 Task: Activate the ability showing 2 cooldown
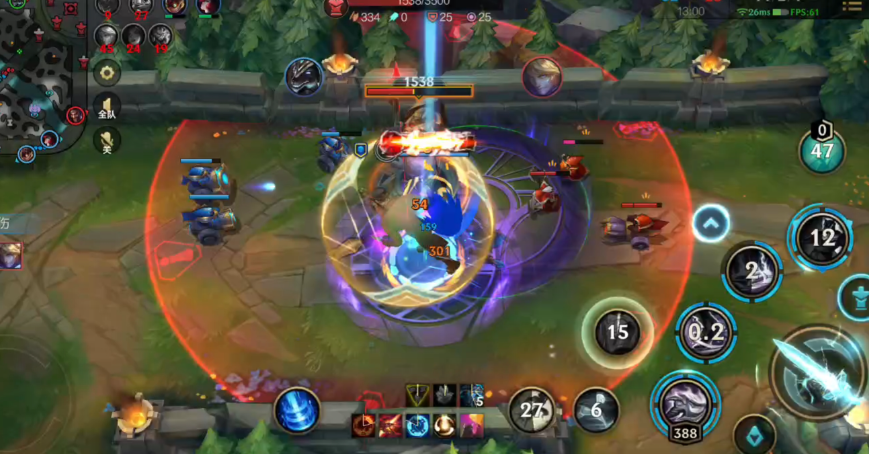[x=752, y=269]
